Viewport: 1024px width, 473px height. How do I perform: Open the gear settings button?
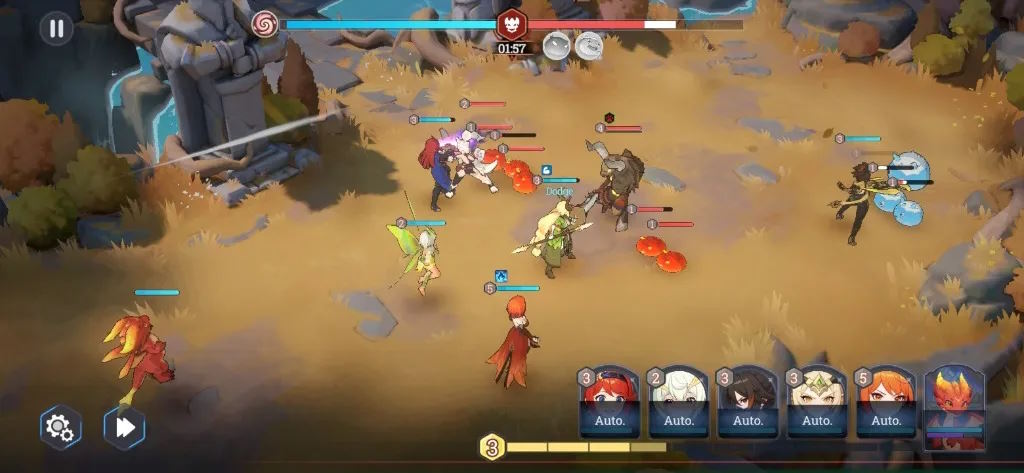tap(60, 427)
